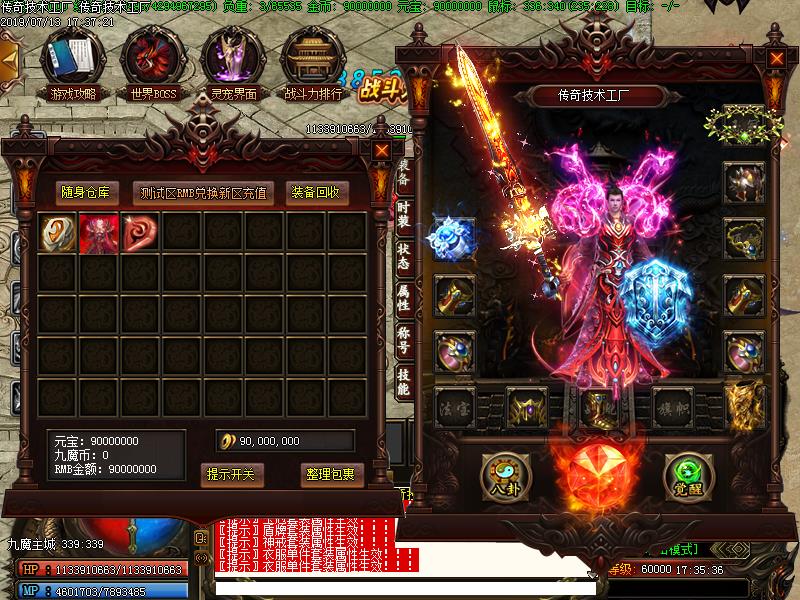This screenshot has width=800, height=600.
Task: Open the 装备回收 equipment recycling
Action: click(315, 192)
